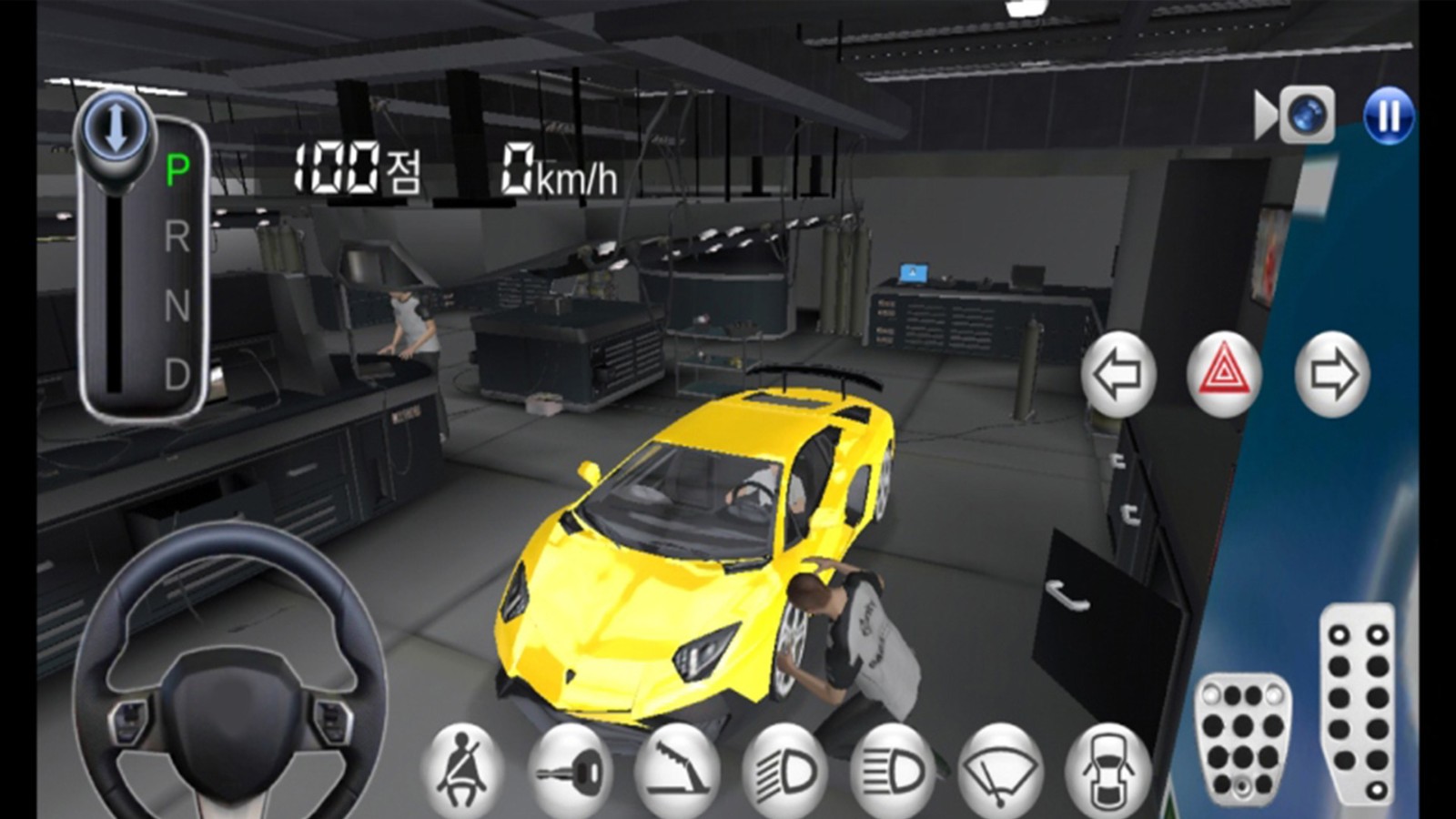1456x819 pixels.
Task: Turn the ignition key to start engine
Action: [569, 769]
